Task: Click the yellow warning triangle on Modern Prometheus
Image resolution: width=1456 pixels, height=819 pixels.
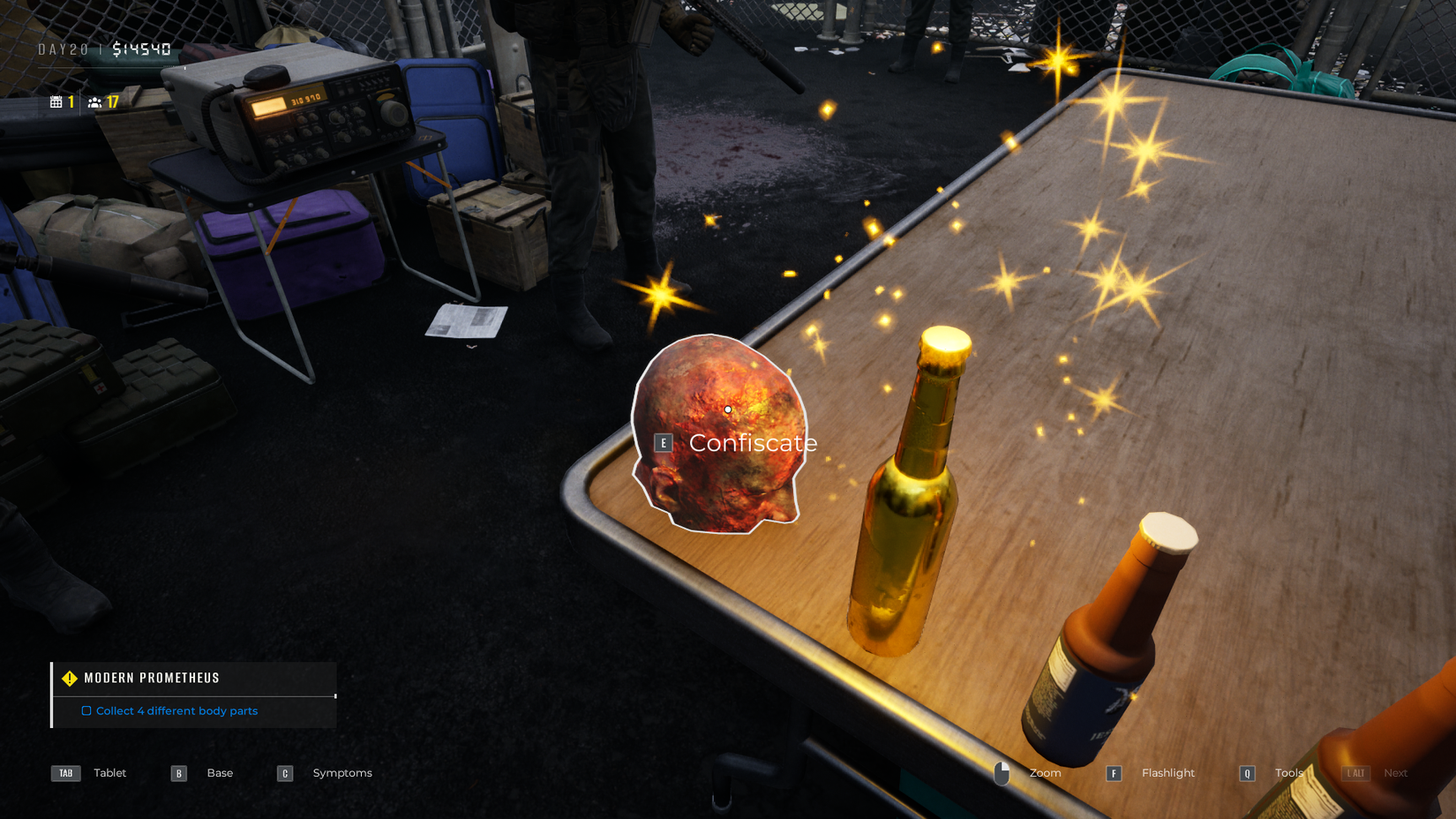Action: click(69, 678)
